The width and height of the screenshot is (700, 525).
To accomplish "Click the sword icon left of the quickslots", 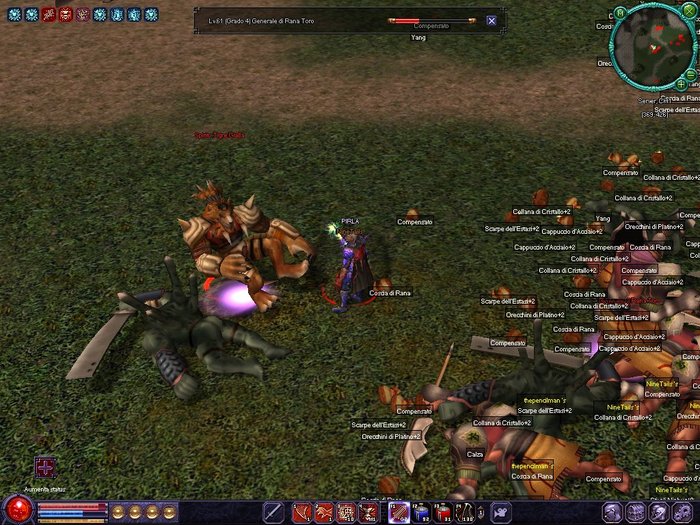I will pos(273,513).
